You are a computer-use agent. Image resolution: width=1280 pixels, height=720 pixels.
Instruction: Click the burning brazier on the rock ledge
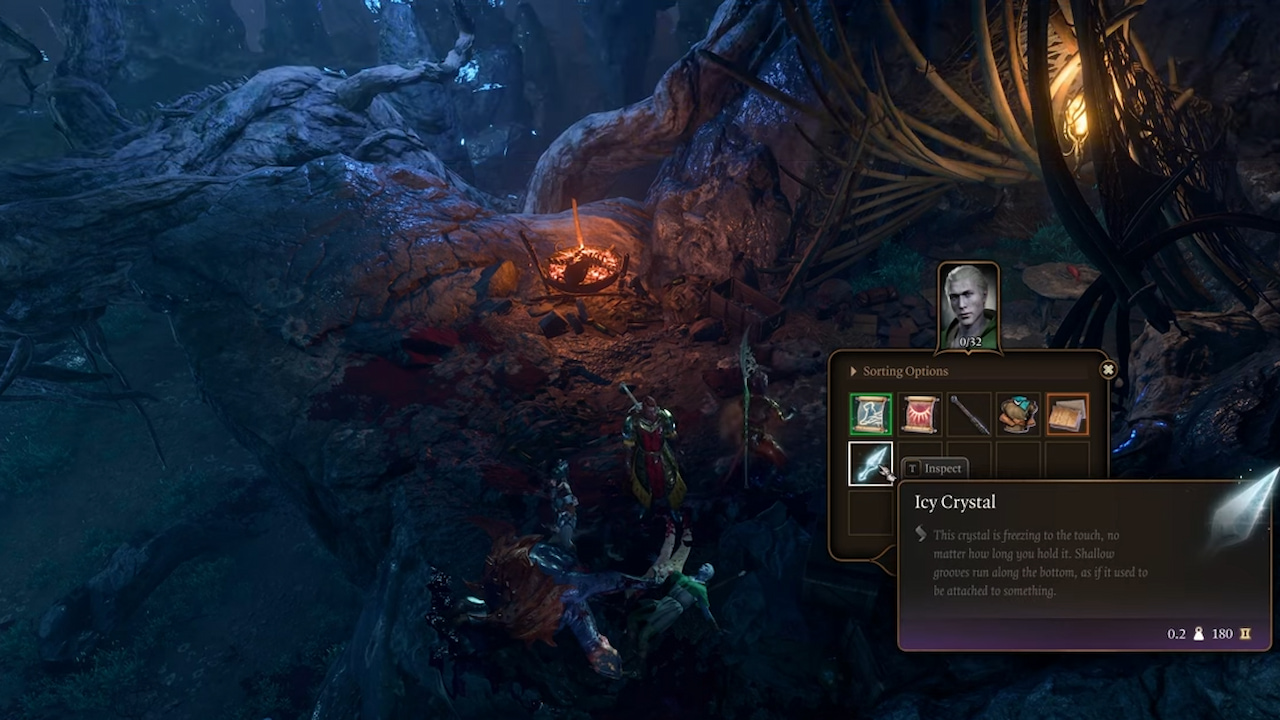pos(582,262)
